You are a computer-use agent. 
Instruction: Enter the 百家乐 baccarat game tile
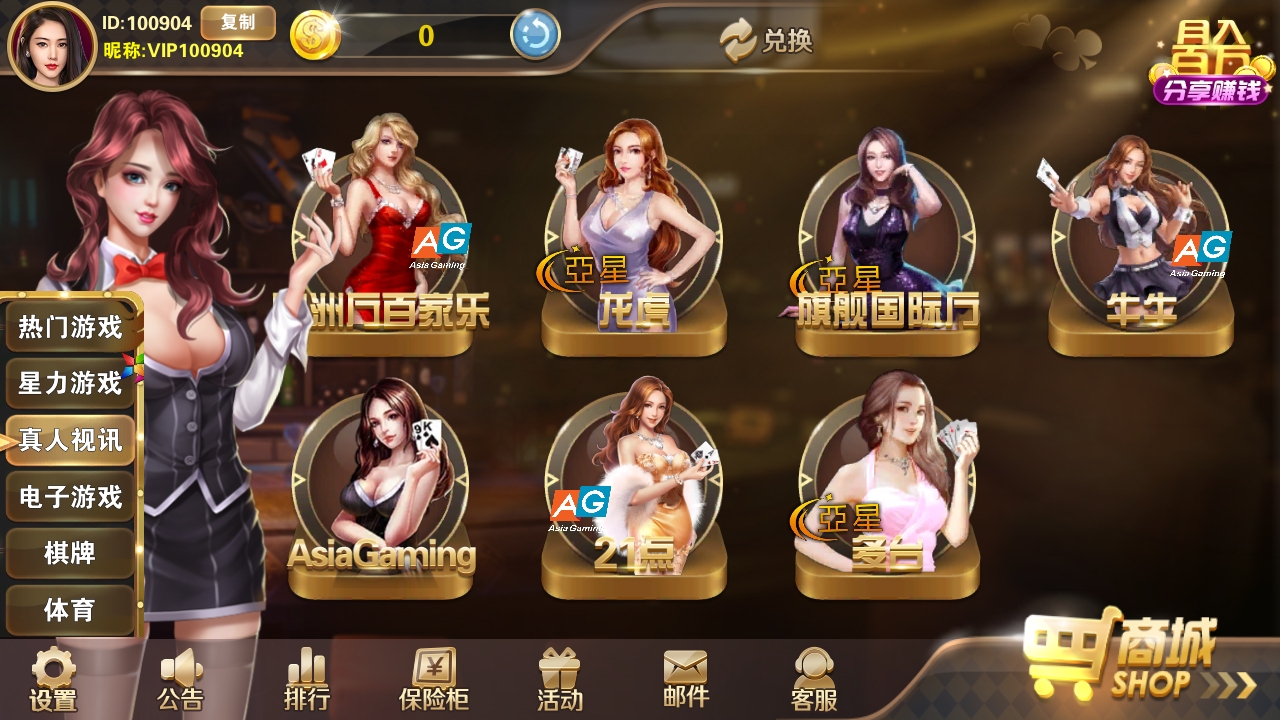pos(382,250)
